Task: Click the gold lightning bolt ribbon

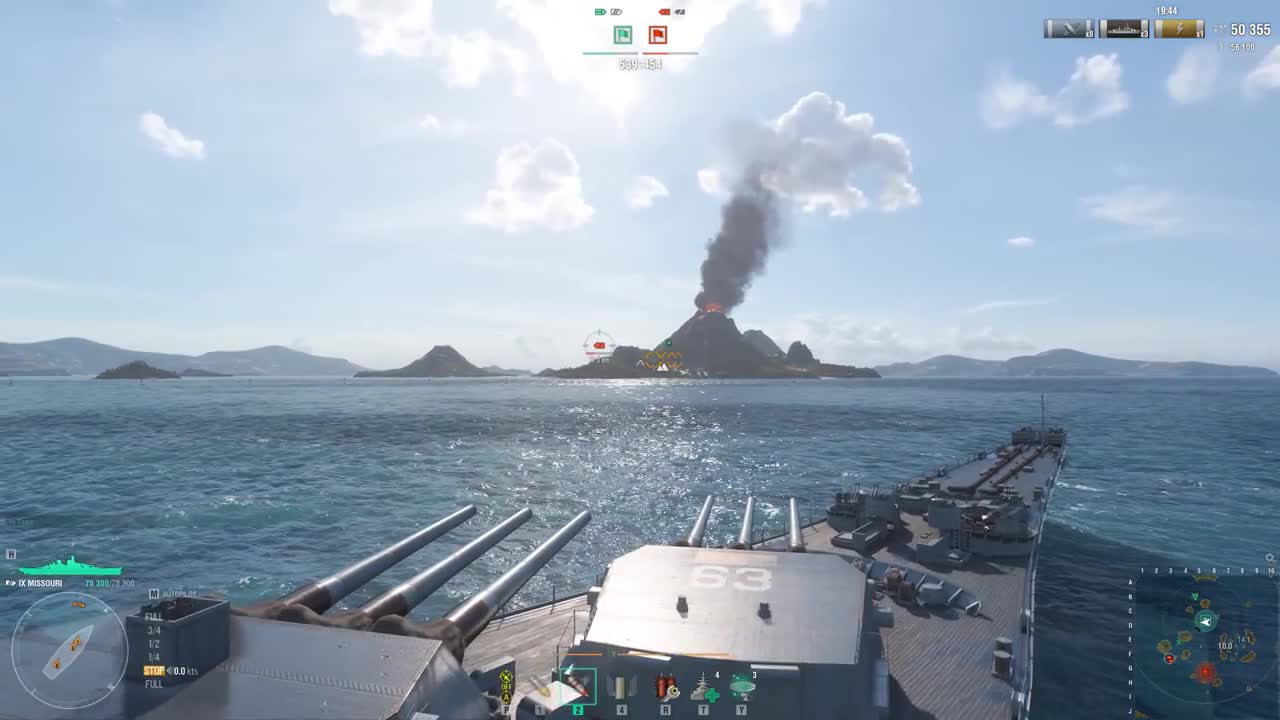Action: coord(1179,29)
